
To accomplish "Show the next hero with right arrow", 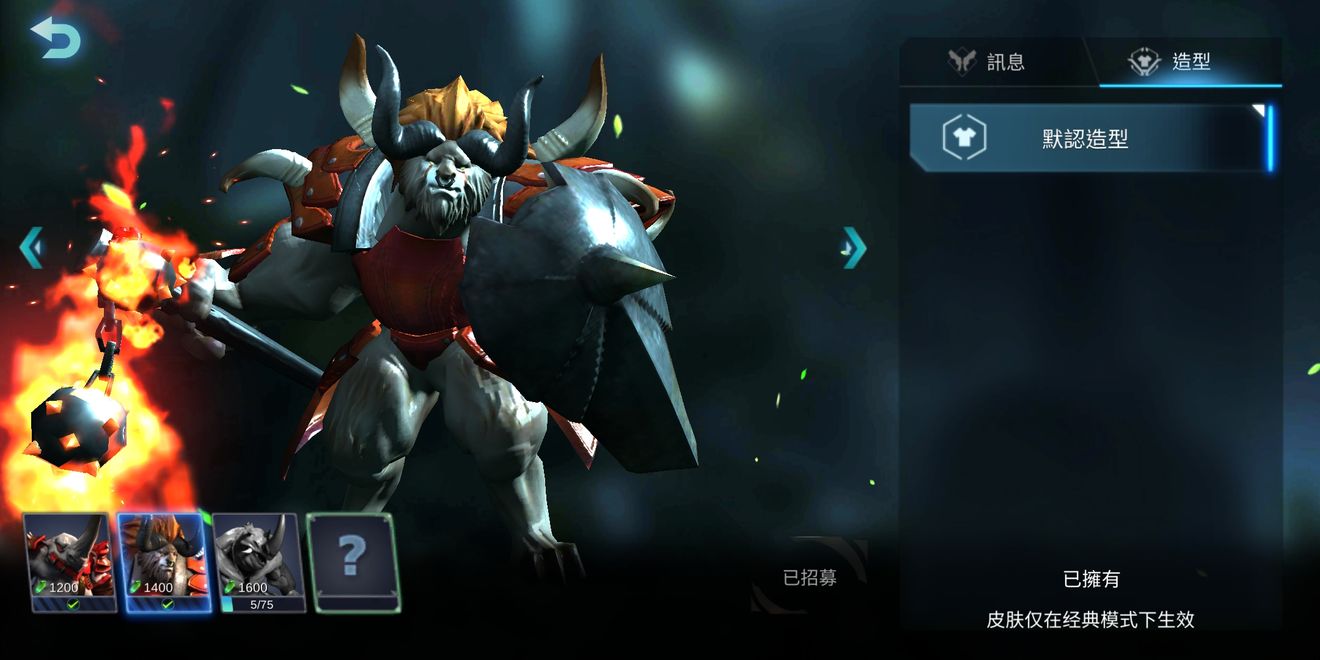I will tap(853, 247).
